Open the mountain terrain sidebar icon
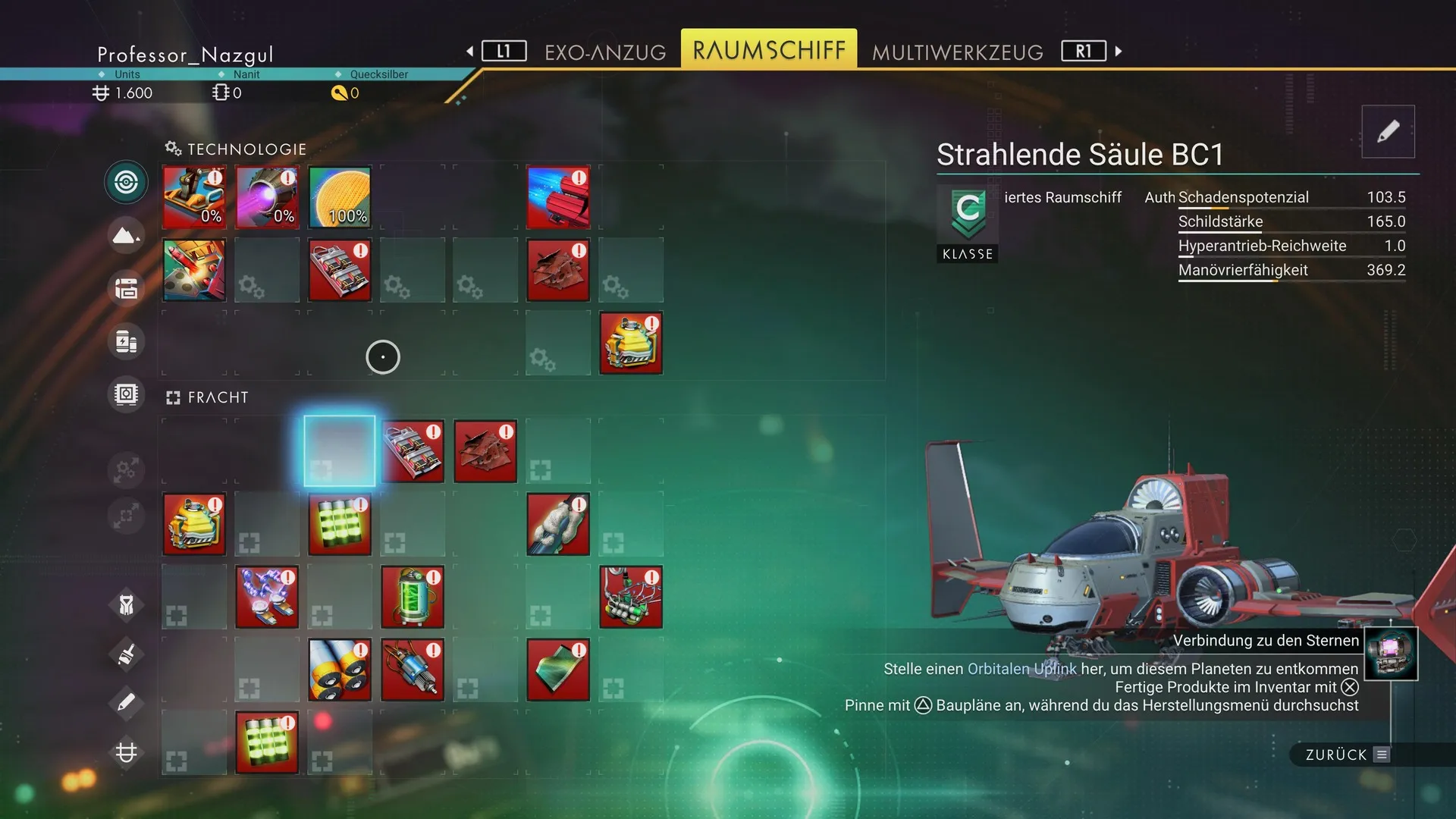This screenshot has height=819, width=1456. [126, 236]
